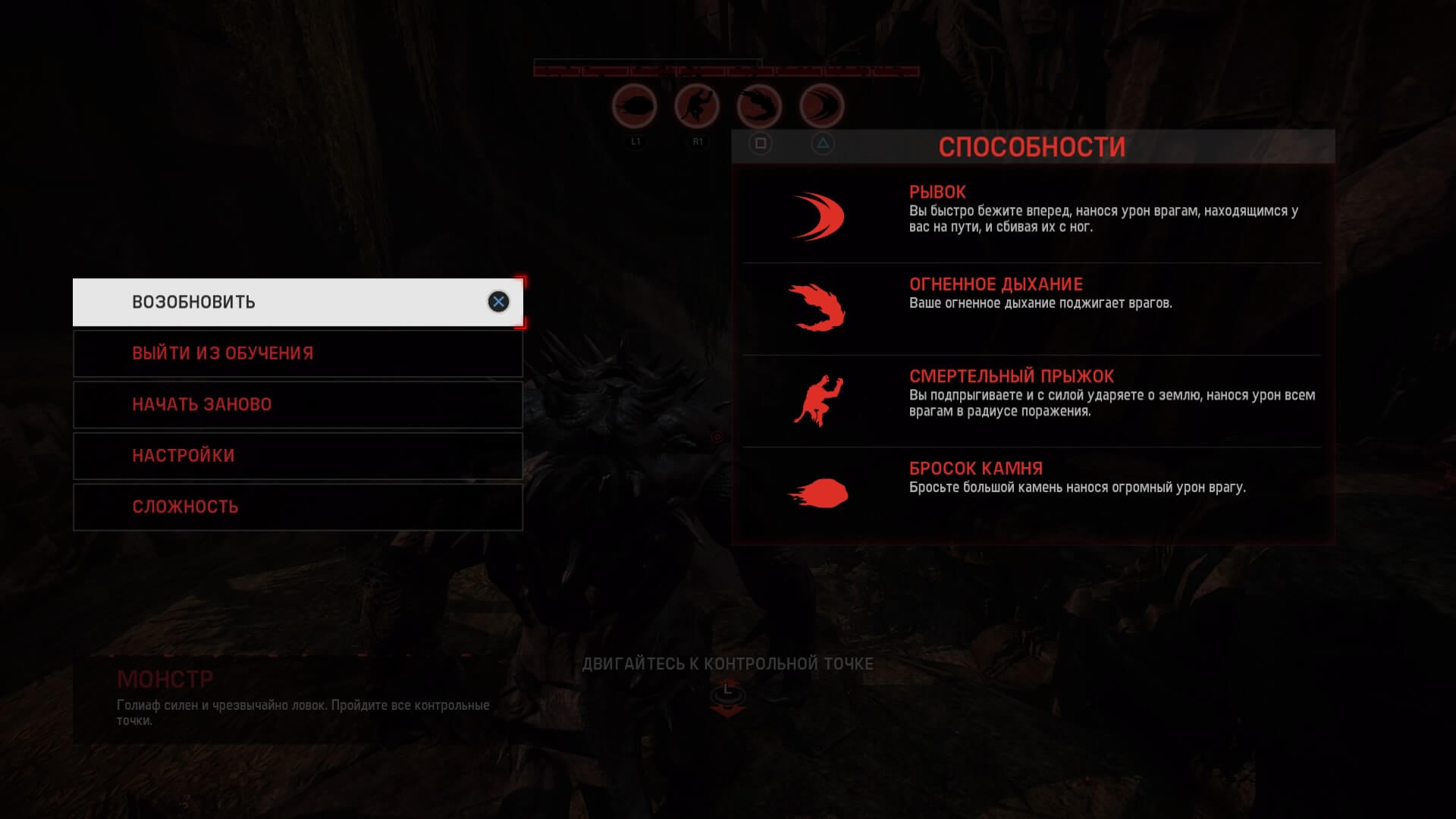Click the charge HUD ability icon
The width and height of the screenshot is (1456, 819).
click(821, 106)
